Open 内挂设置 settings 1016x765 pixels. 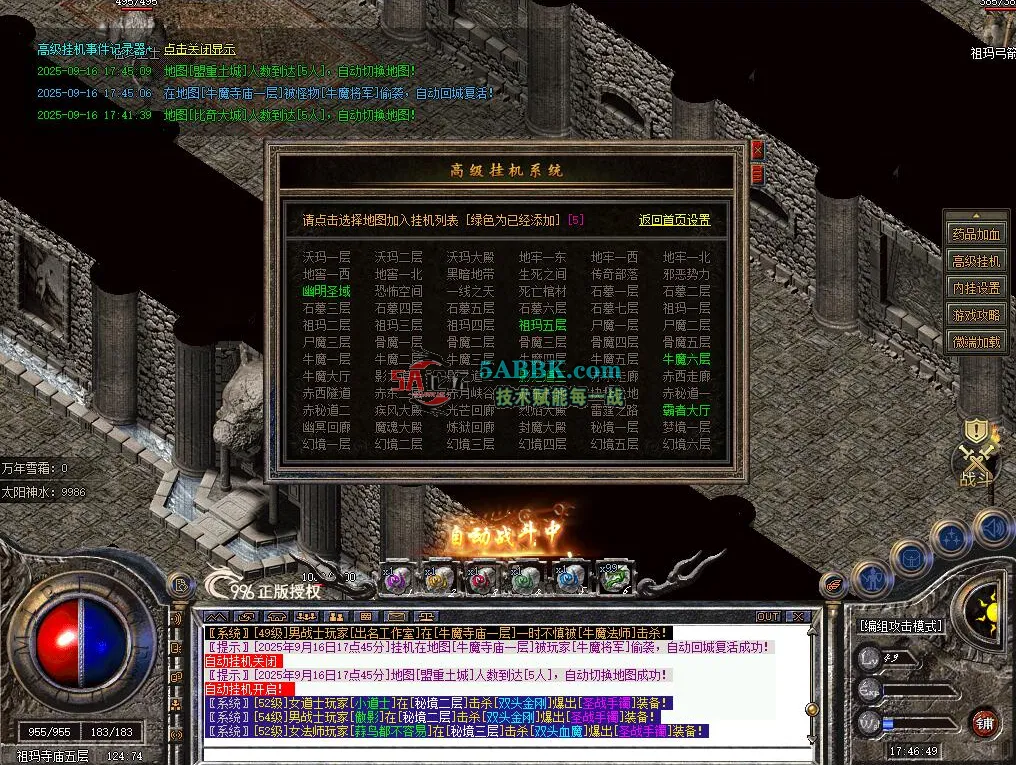point(975,288)
